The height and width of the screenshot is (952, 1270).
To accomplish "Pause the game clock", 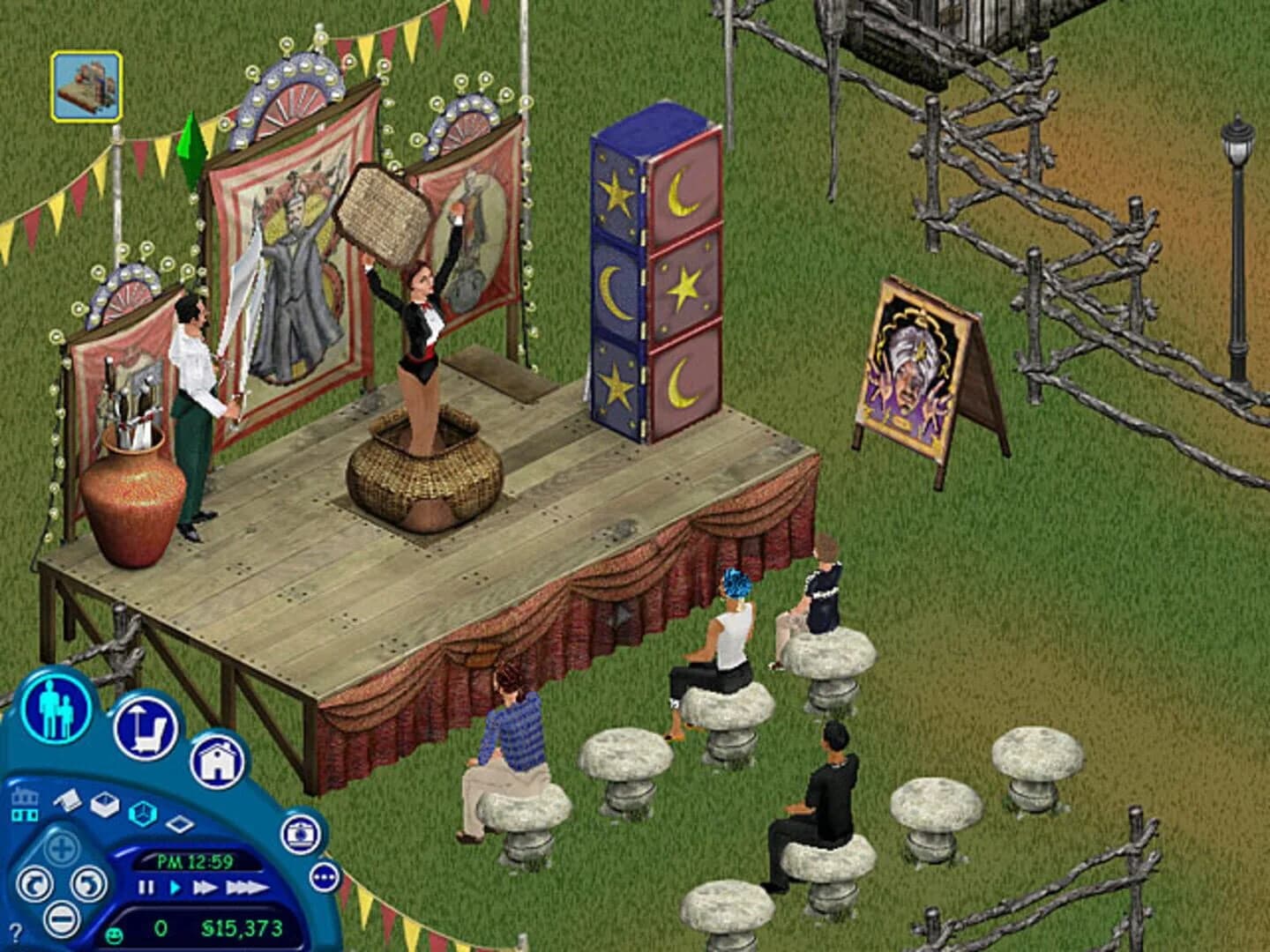I will (145, 887).
